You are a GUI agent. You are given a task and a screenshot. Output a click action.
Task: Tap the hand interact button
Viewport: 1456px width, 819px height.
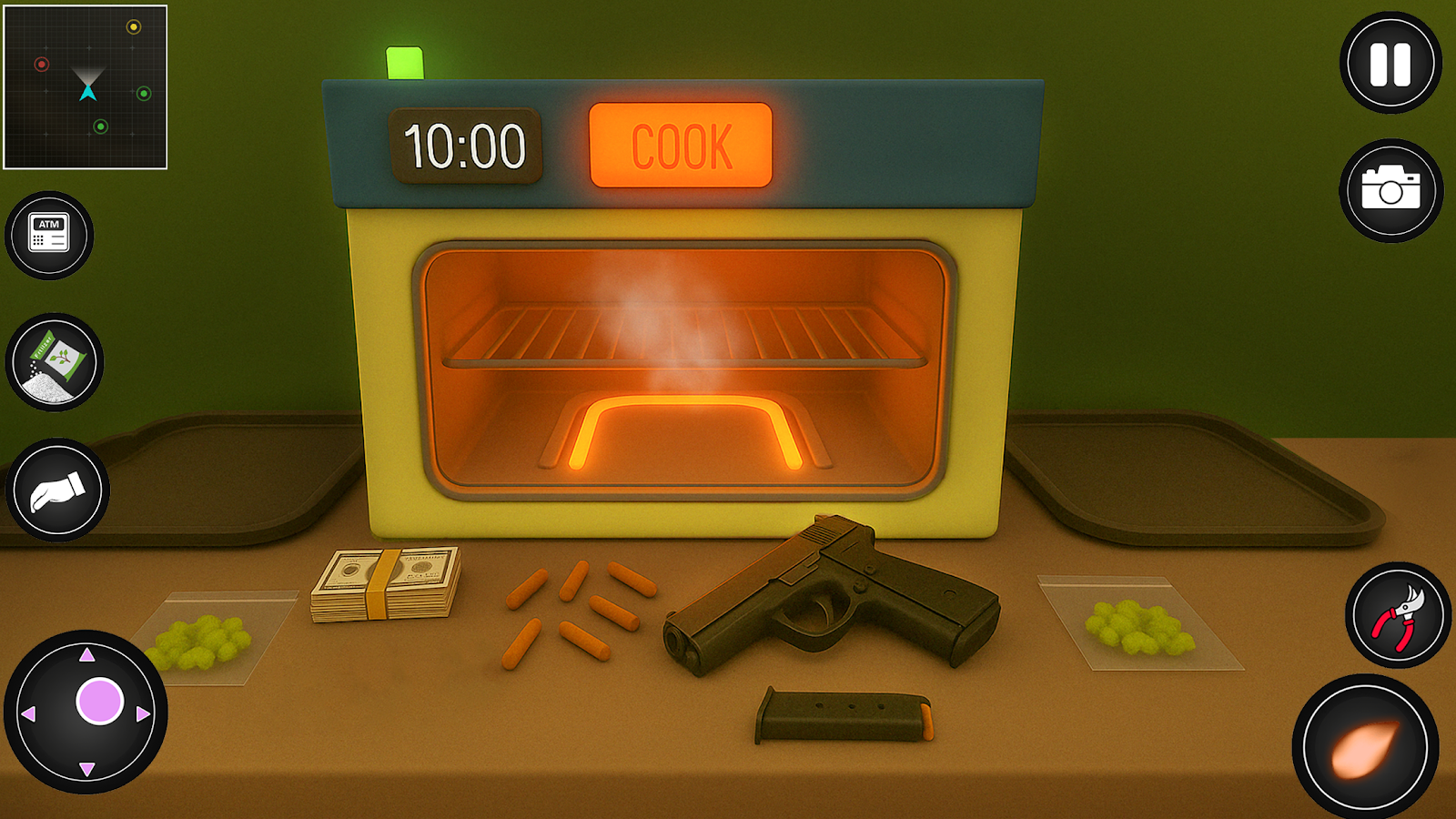click(x=57, y=490)
